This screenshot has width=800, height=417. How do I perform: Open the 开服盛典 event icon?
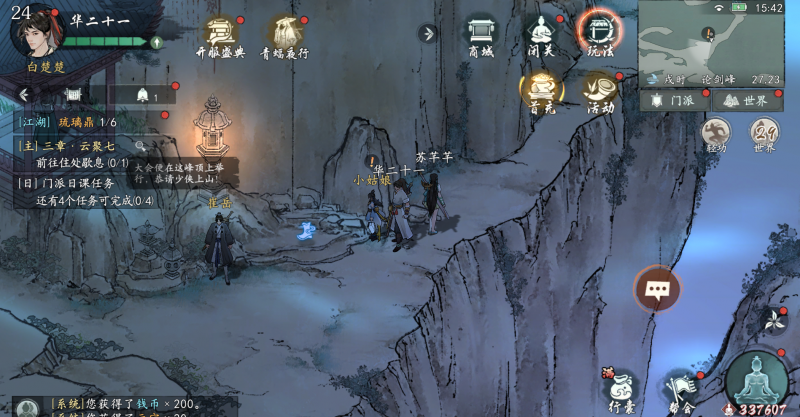tap(220, 35)
